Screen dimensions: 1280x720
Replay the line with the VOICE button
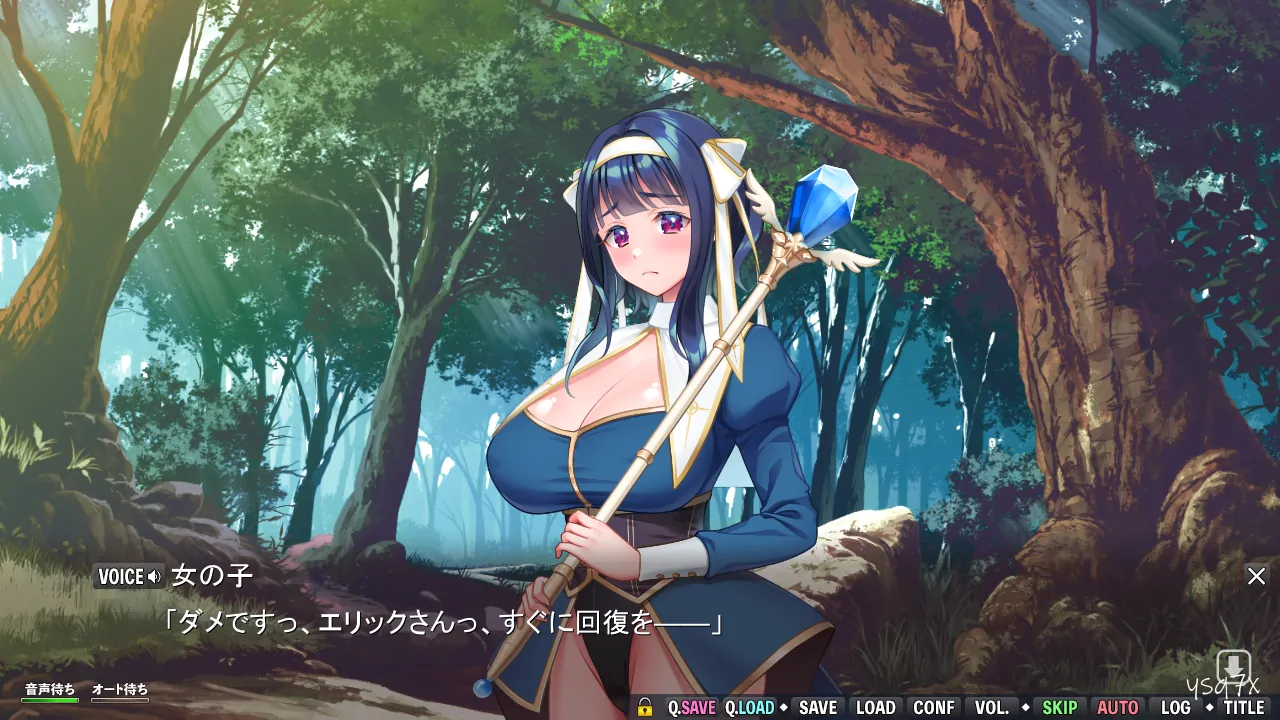(129, 576)
